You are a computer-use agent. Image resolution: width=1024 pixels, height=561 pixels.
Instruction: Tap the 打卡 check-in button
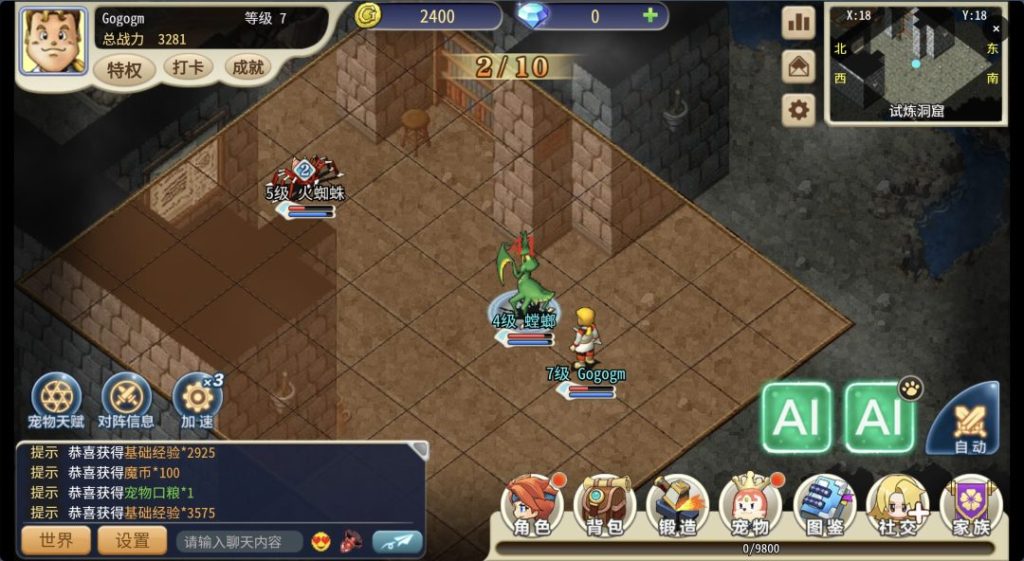[187, 68]
